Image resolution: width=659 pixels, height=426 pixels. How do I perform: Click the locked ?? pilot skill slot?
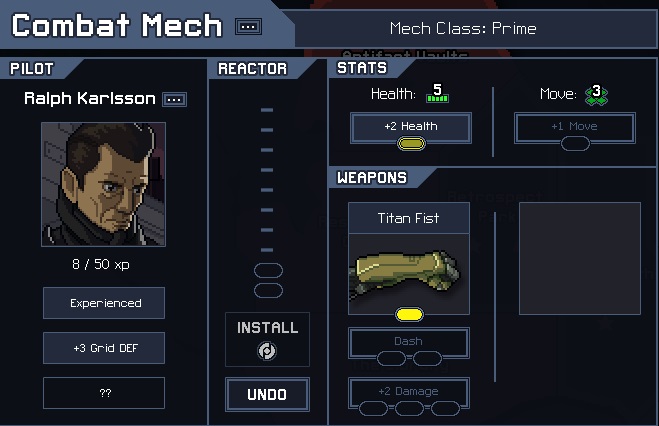(x=104, y=393)
